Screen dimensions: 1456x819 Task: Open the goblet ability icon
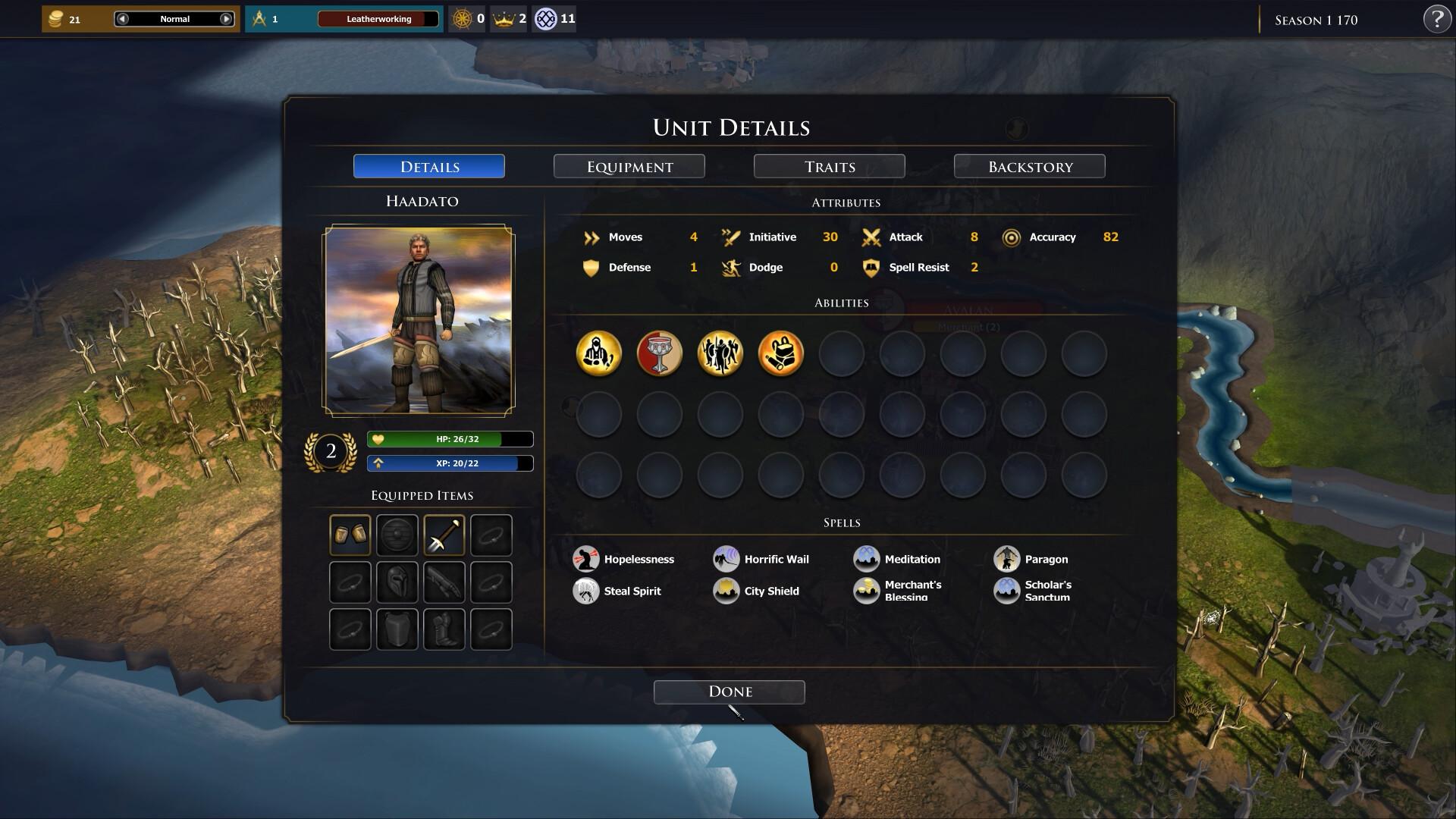click(660, 353)
